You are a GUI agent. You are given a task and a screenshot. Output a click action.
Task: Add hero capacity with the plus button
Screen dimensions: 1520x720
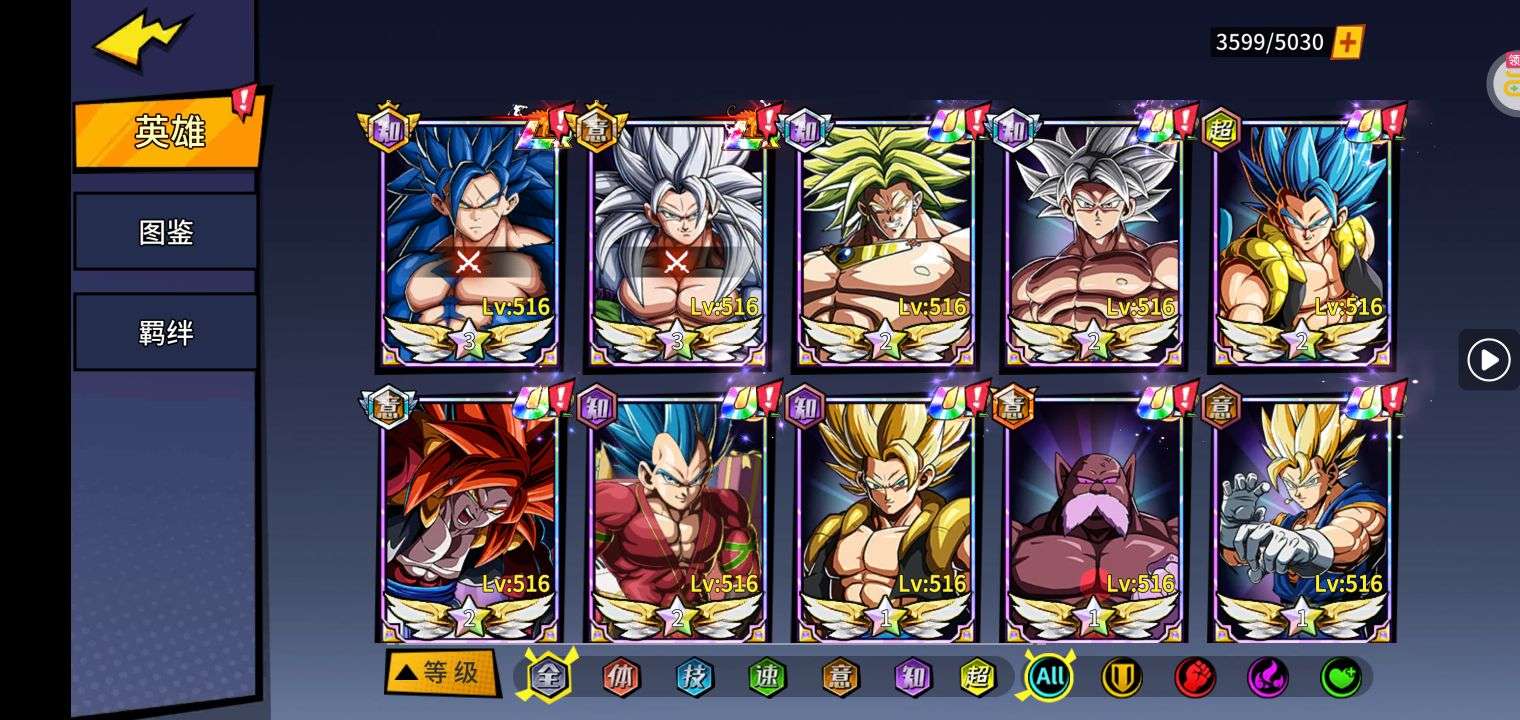(x=1348, y=42)
